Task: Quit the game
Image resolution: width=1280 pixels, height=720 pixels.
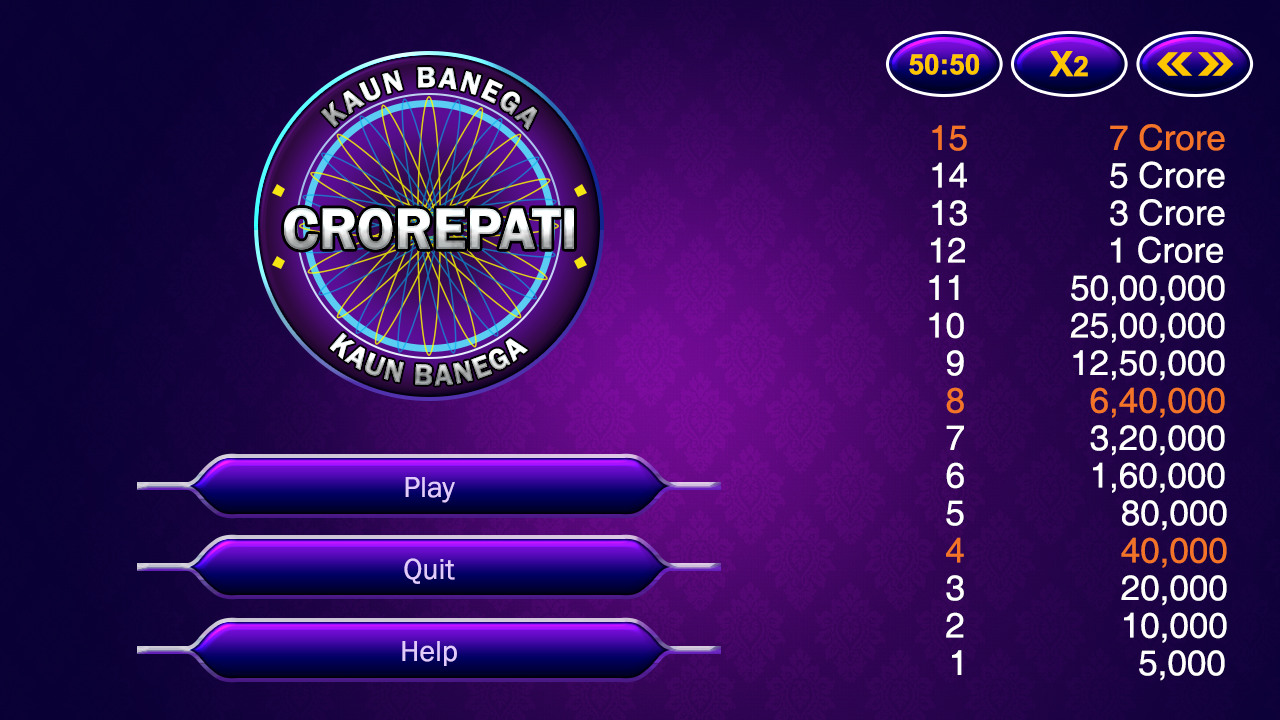Action: click(x=430, y=569)
